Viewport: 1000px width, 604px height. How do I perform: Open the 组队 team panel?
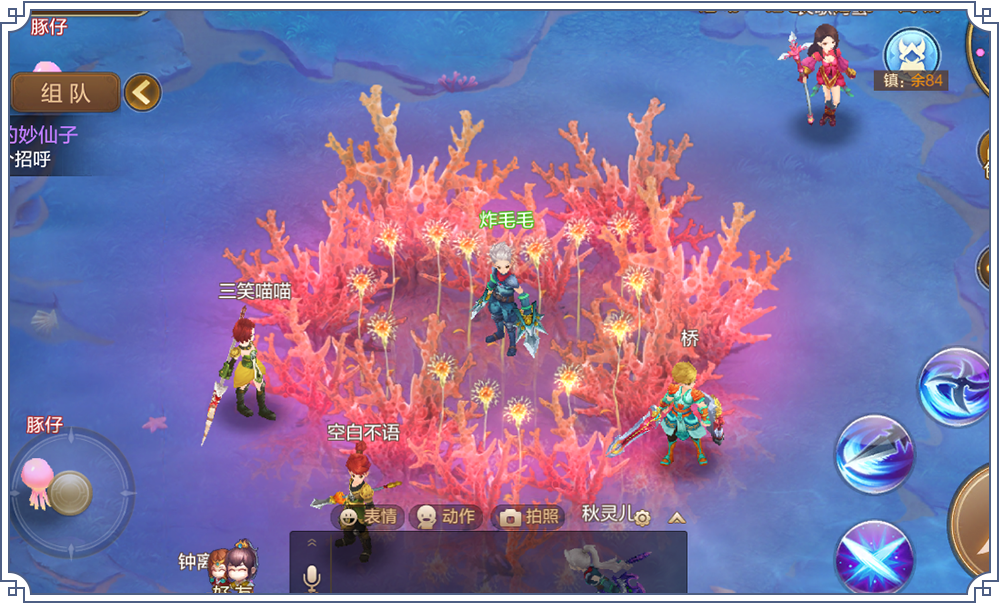click(65, 93)
